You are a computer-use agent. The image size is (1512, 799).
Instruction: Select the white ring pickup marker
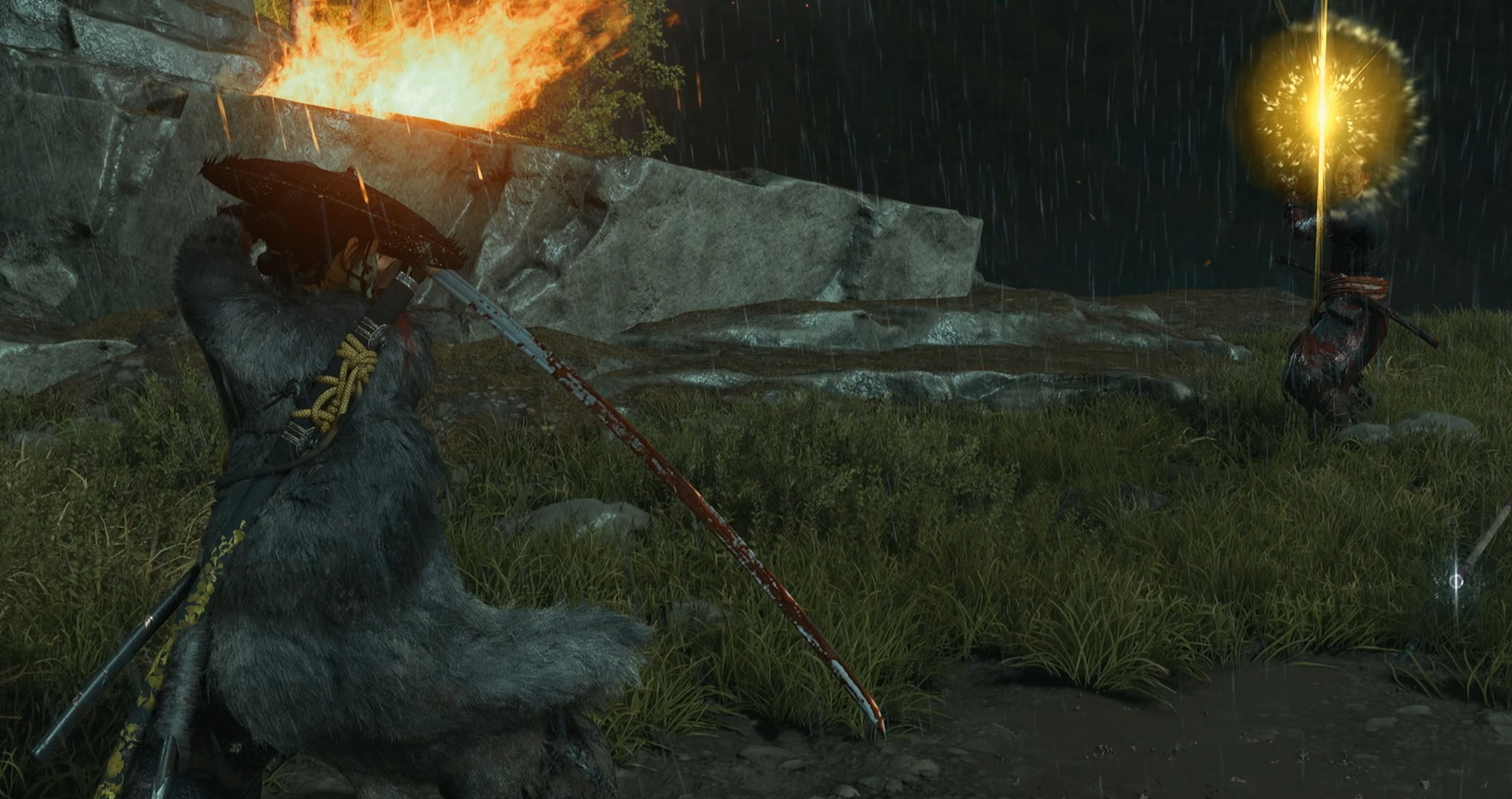pyautogui.click(x=1455, y=581)
